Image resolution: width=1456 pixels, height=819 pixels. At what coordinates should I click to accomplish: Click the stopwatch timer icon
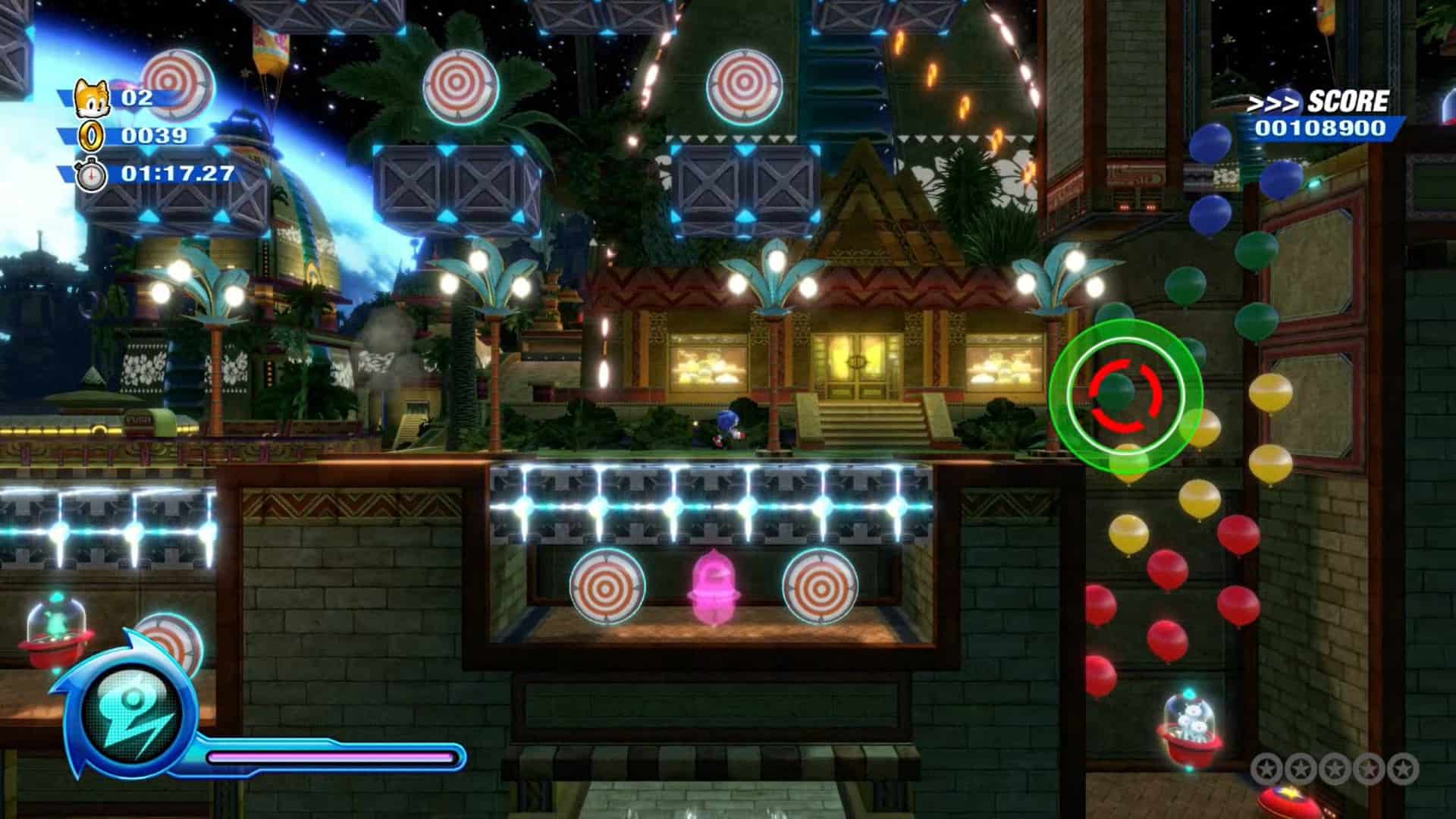tap(93, 175)
